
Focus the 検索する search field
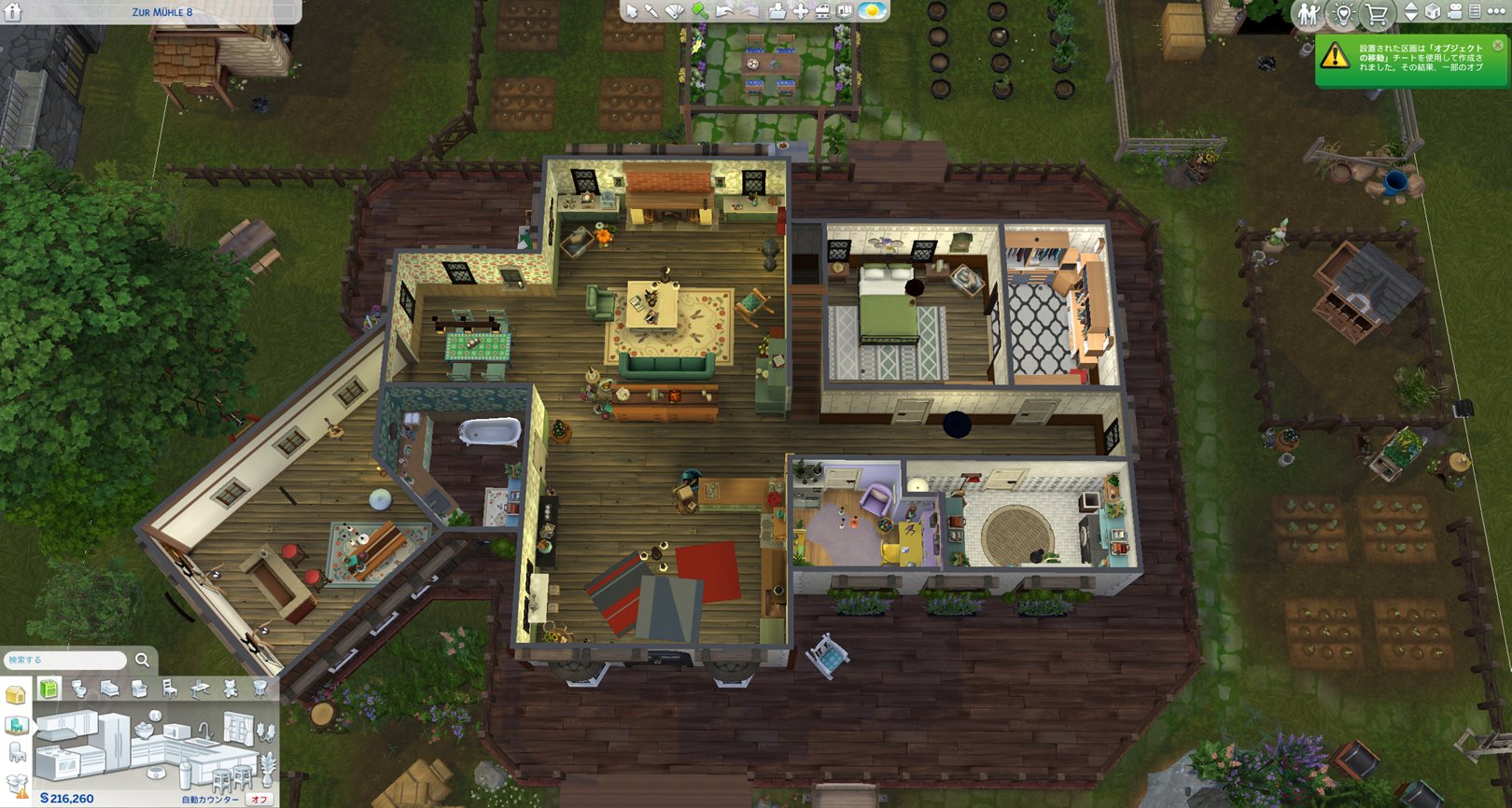click(x=65, y=660)
